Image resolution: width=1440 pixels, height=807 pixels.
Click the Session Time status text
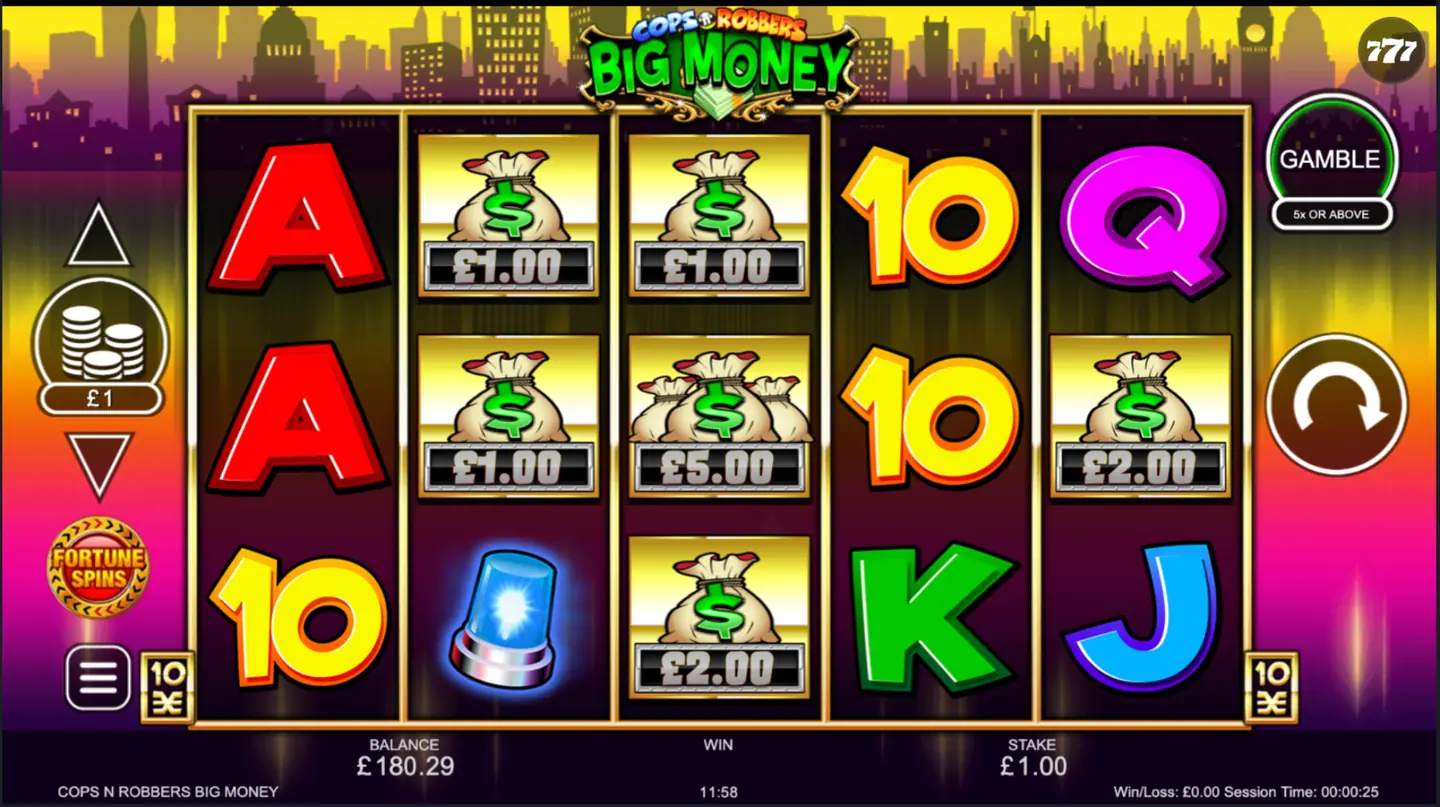[x=1290, y=790]
